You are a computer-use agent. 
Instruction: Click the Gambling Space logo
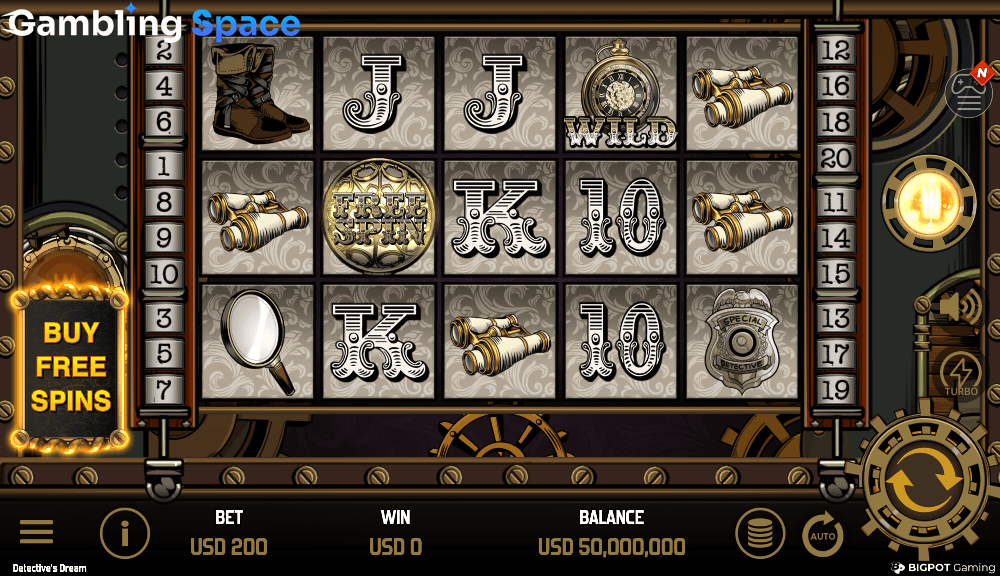pos(154,23)
